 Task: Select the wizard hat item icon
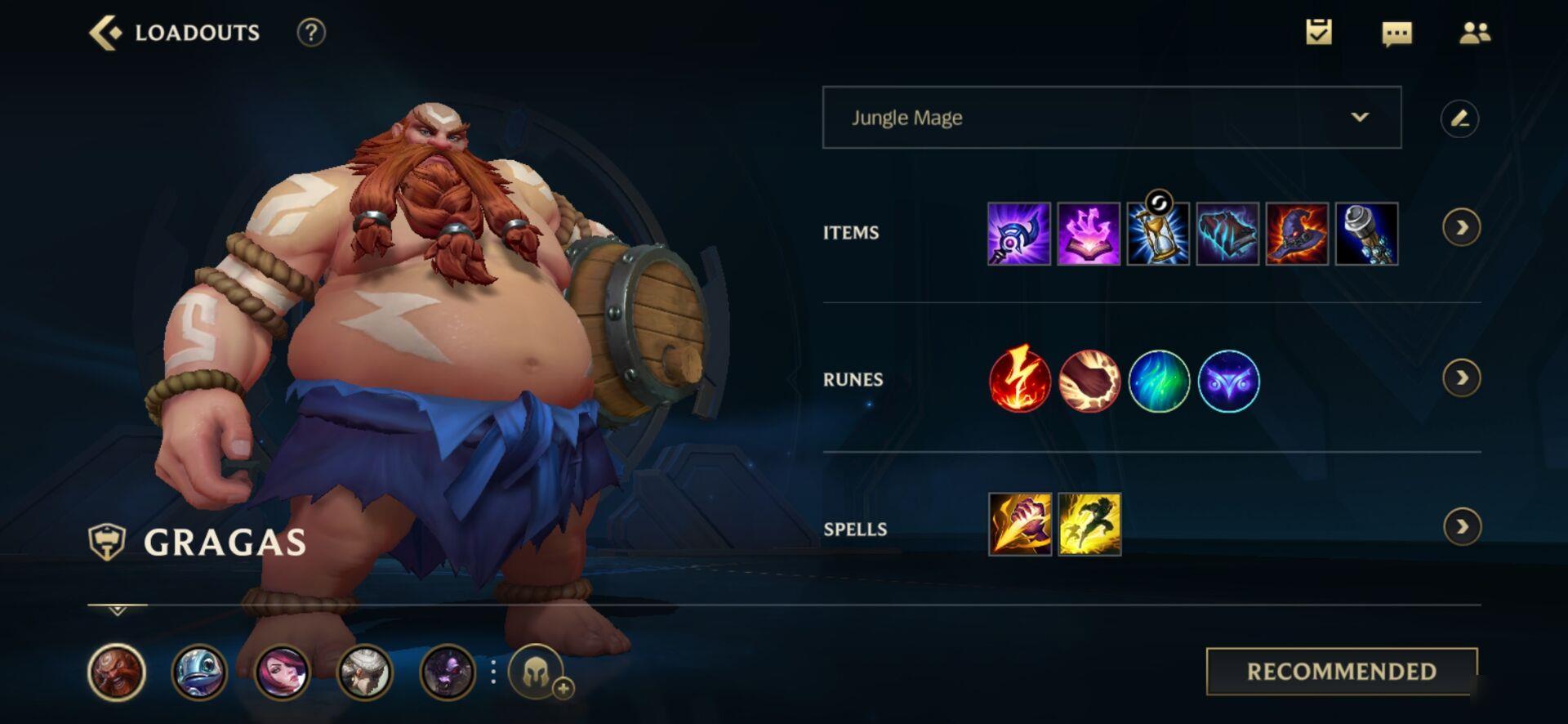coord(1297,234)
